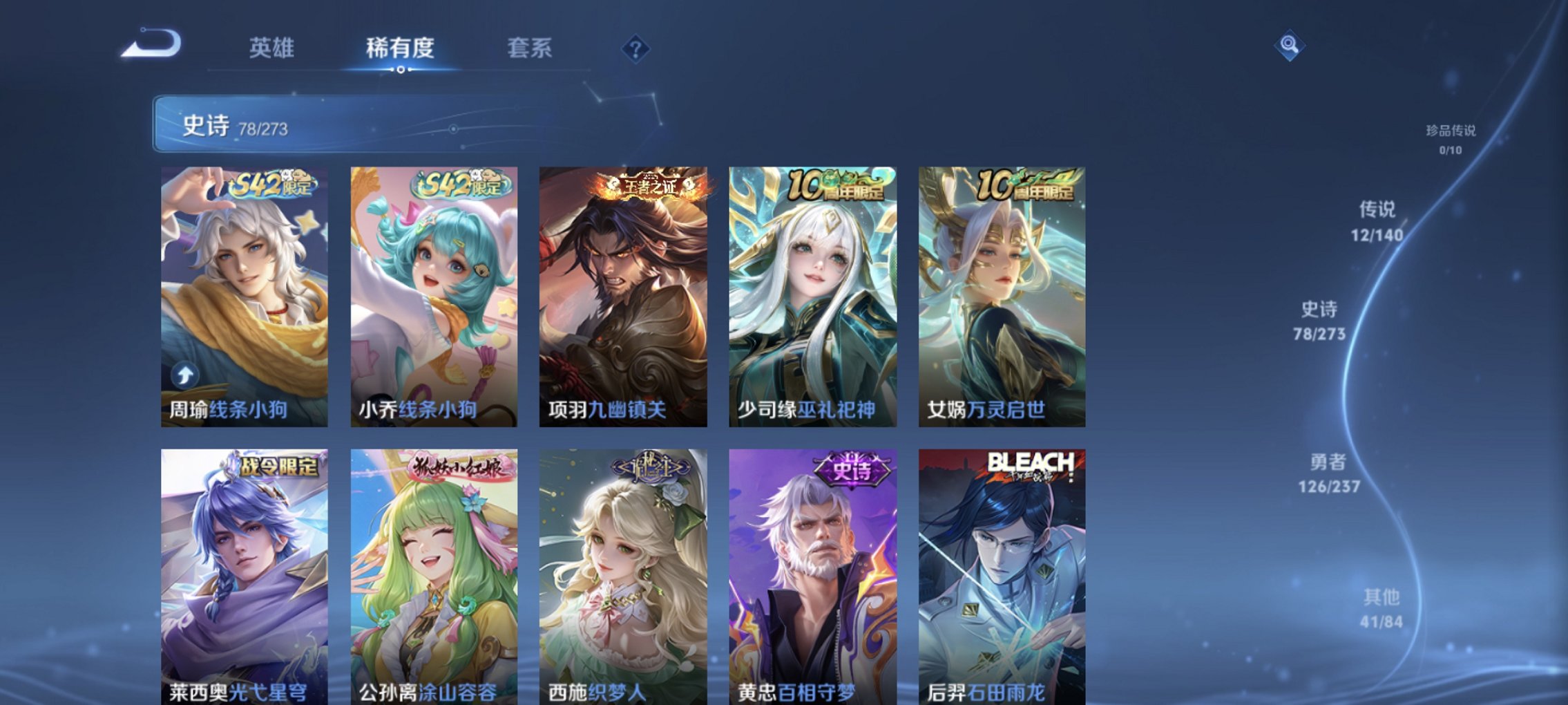Screen dimensions: 1568x705
Task: Select the 稀有度 tab
Action: pyautogui.click(x=399, y=47)
